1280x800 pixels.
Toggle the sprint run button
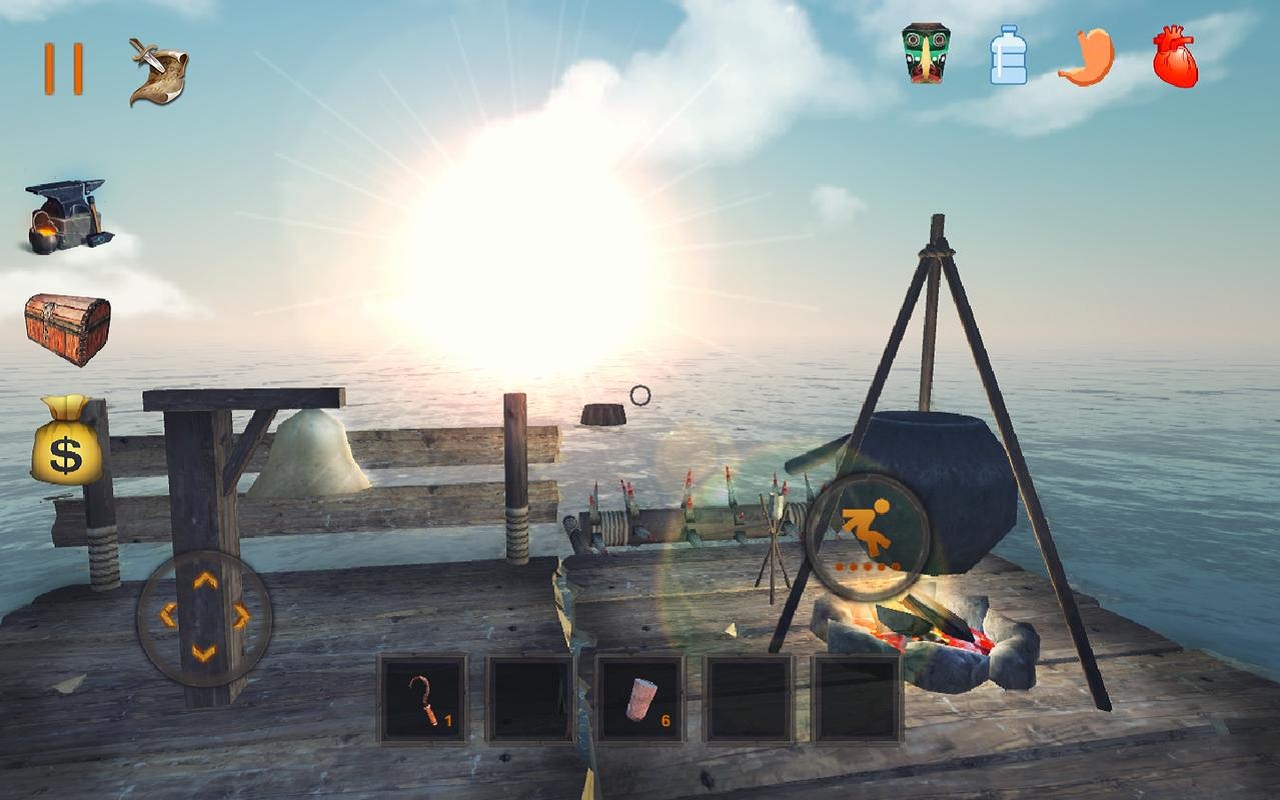point(867,531)
